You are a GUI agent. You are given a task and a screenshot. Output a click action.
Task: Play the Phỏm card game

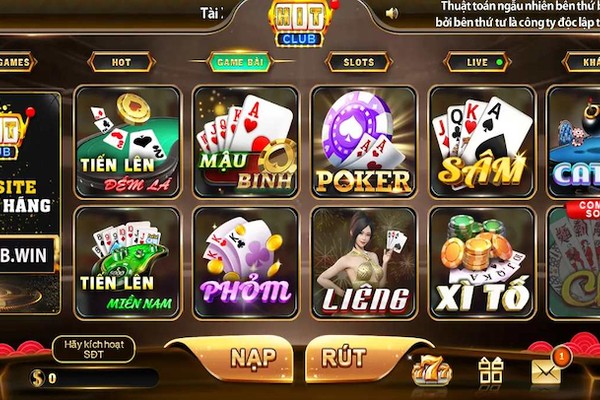245,262
